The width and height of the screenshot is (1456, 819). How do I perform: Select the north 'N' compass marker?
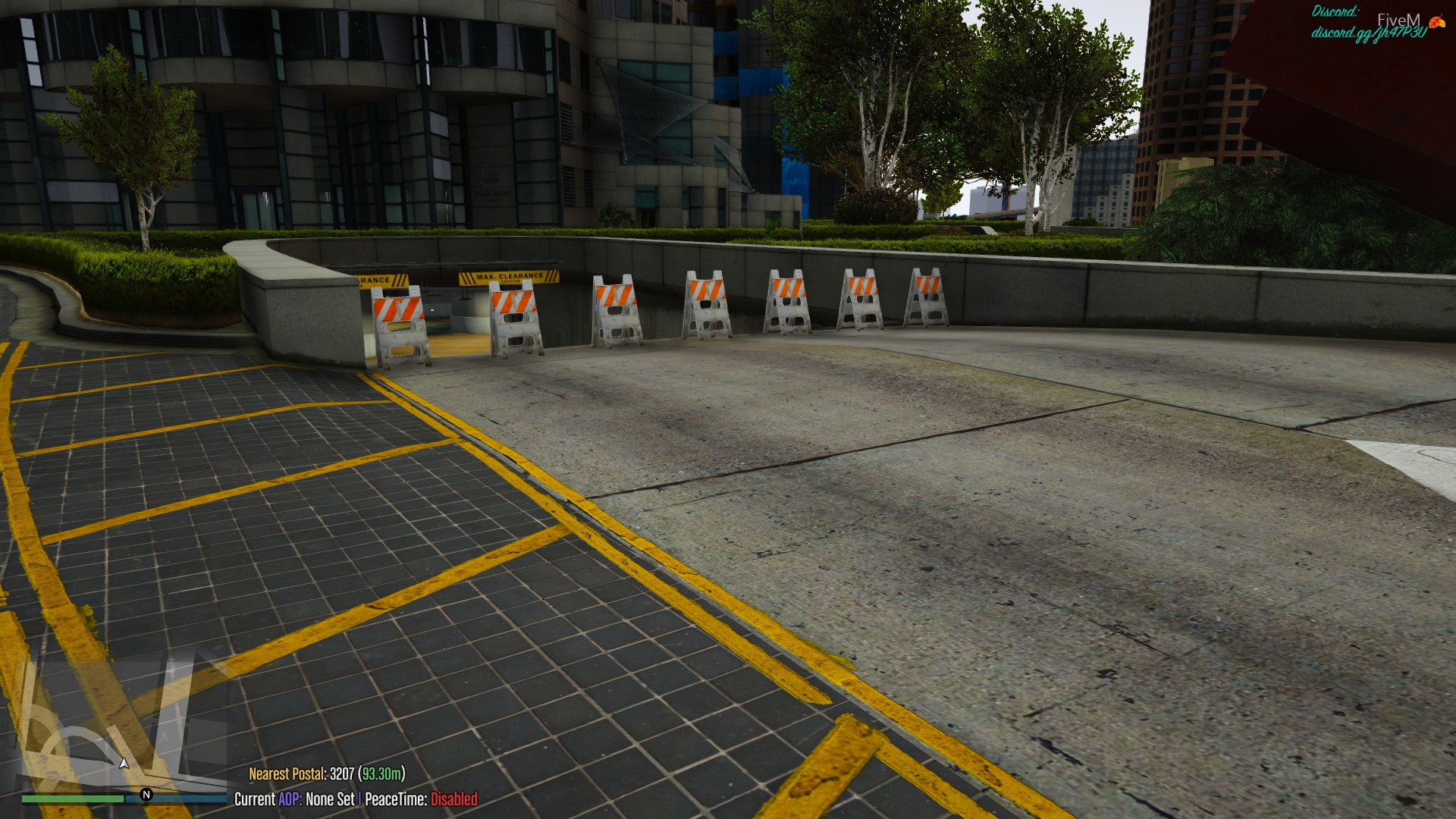click(x=146, y=794)
